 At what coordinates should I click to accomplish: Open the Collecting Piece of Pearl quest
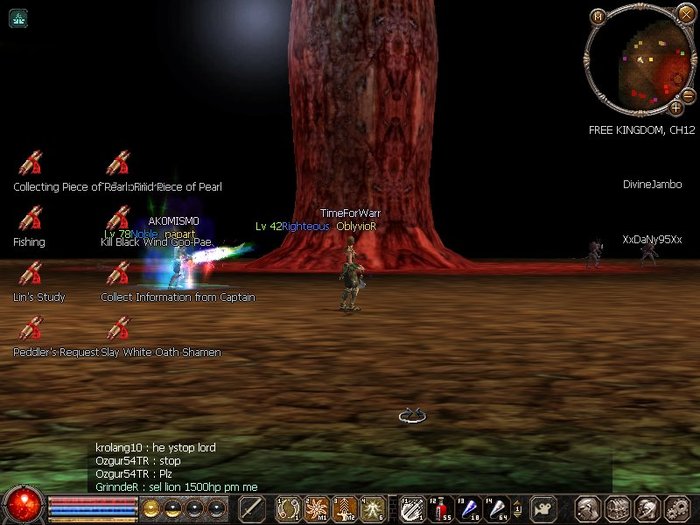(x=30, y=163)
